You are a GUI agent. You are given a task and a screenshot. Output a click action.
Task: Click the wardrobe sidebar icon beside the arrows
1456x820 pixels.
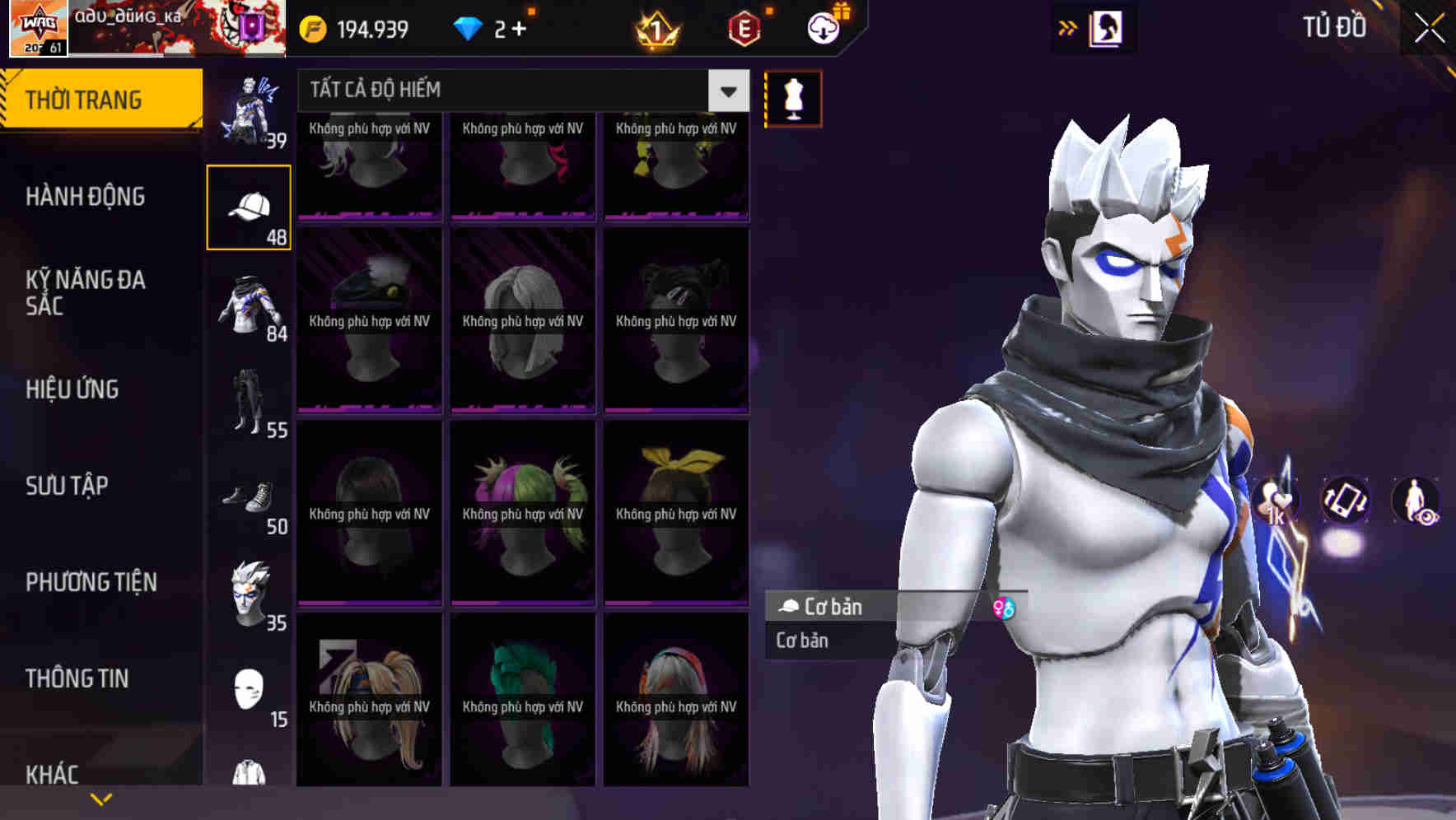[x=1104, y=27]
